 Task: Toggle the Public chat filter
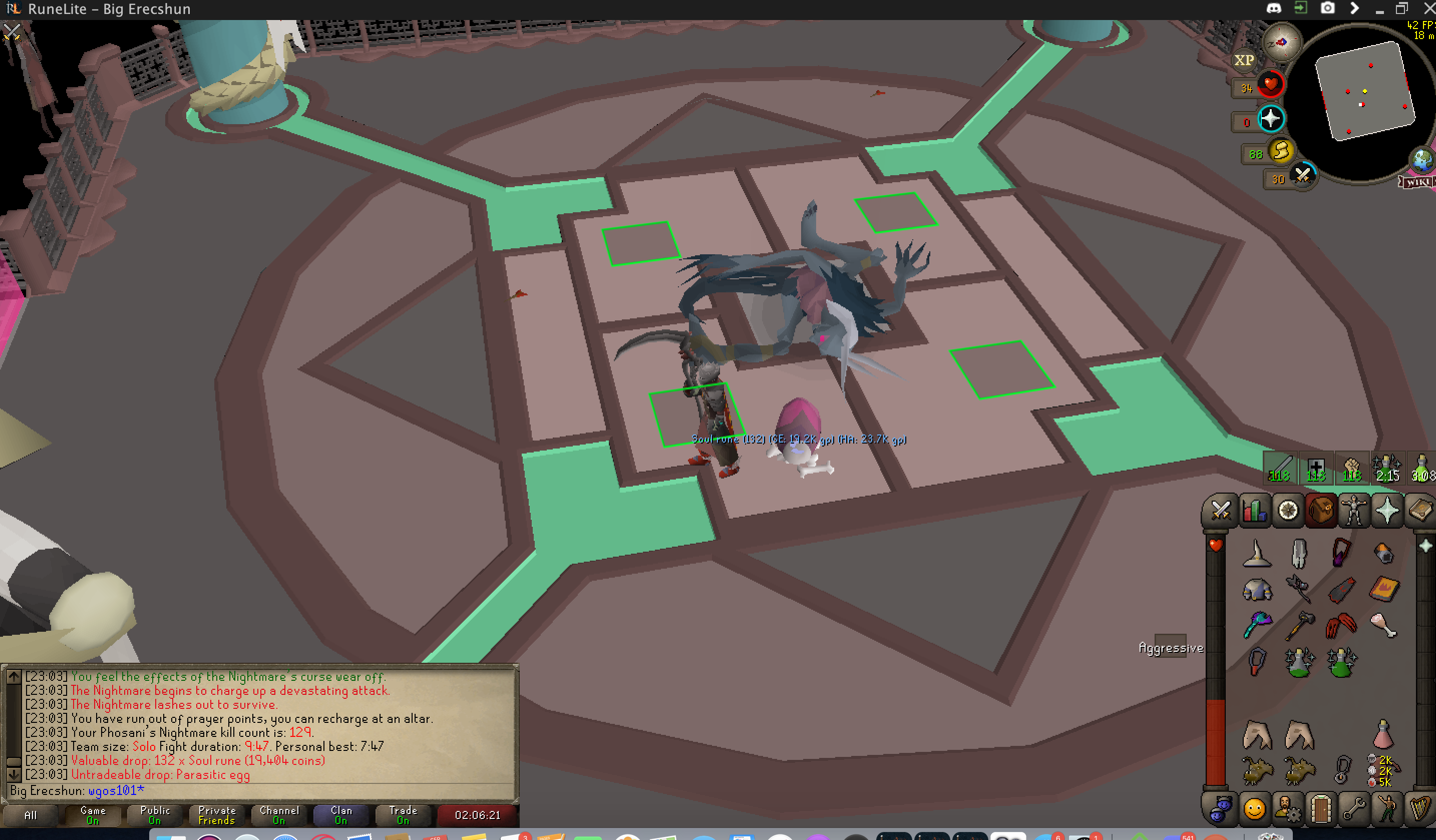[x=154, y=815]
